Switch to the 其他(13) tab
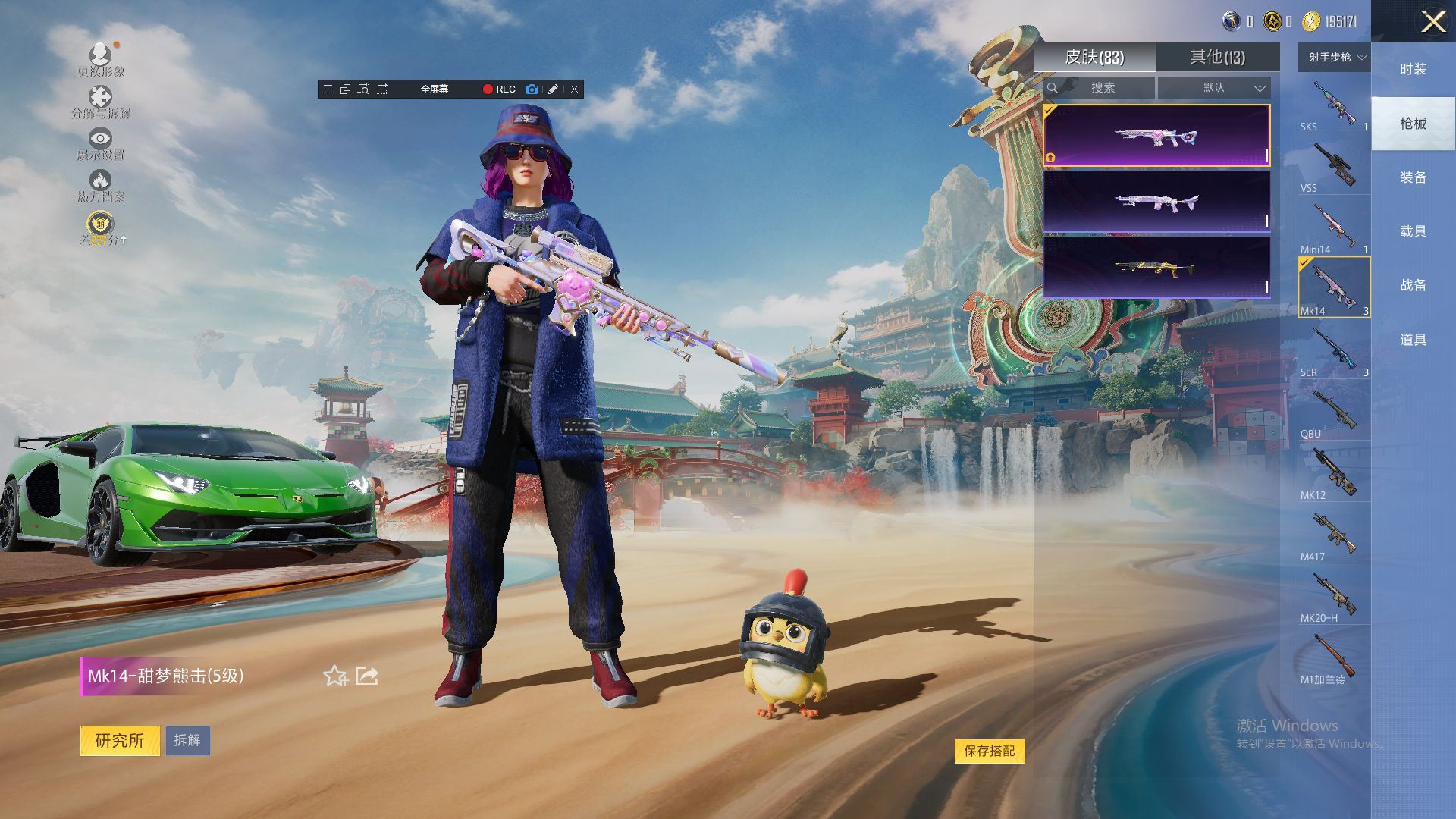The width and height of the screenshot is (1456, 819). [x=1217, y=57]
